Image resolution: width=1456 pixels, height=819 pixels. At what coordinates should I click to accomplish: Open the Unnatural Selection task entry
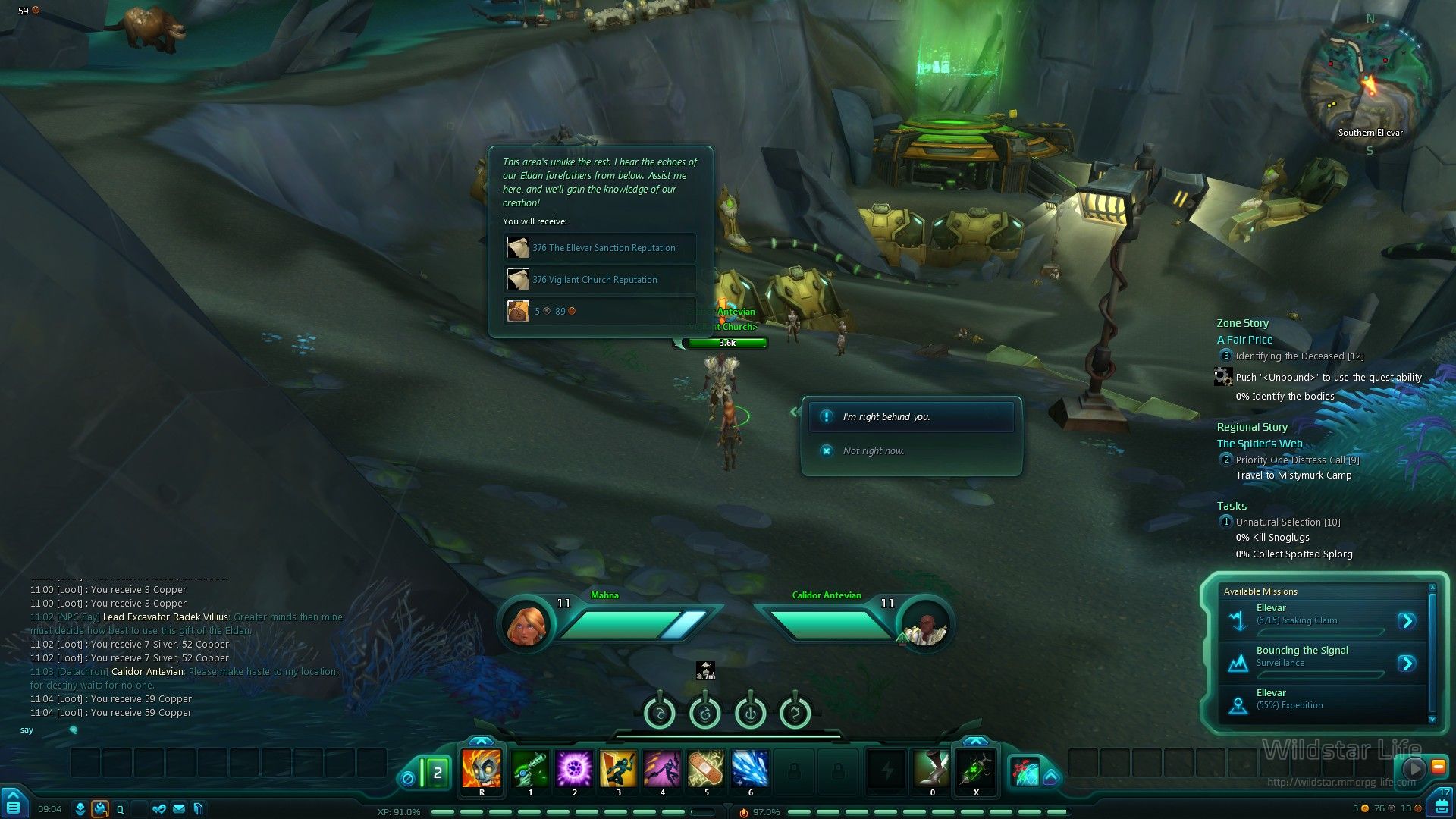pyautogui.click(x=1287, y=522)
